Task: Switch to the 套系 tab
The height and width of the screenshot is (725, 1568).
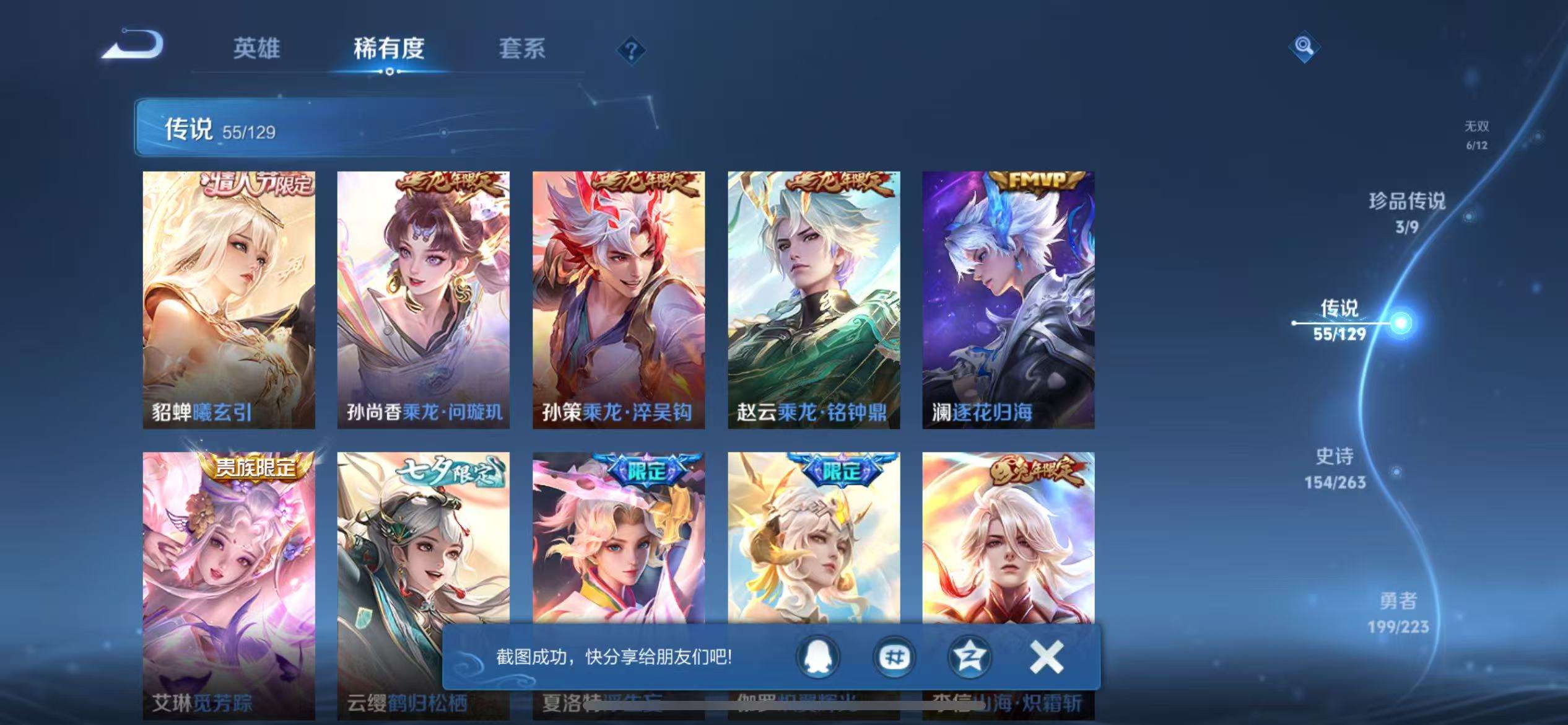Action: point(522,48)
